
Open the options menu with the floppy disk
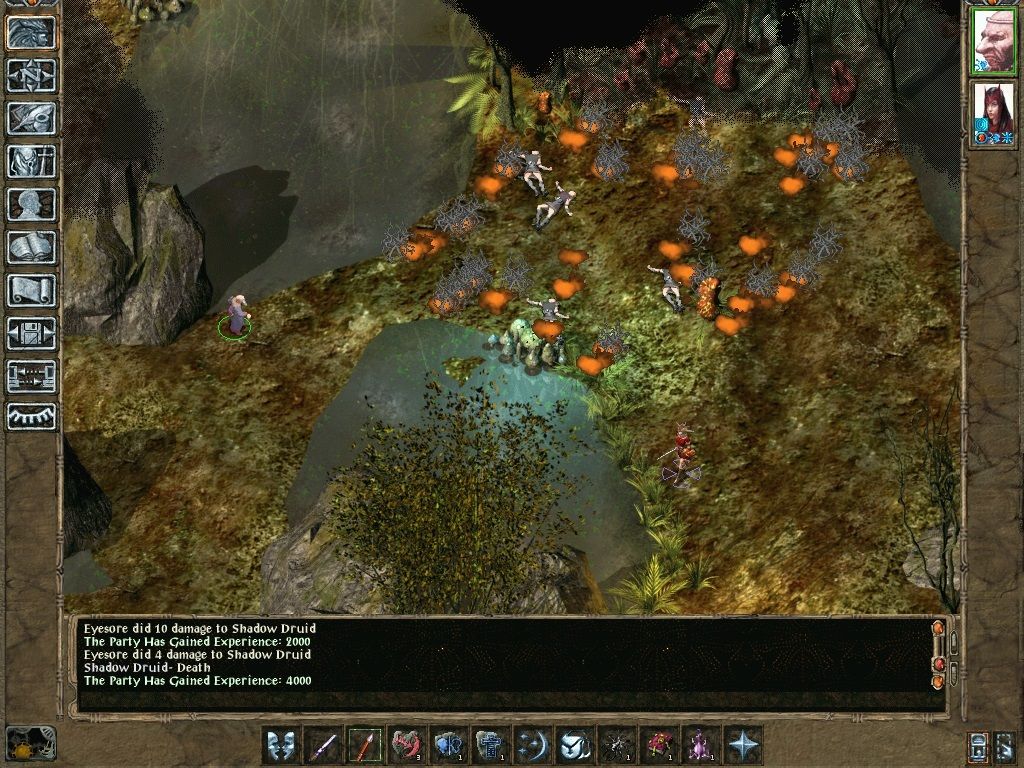click(31, 333)
